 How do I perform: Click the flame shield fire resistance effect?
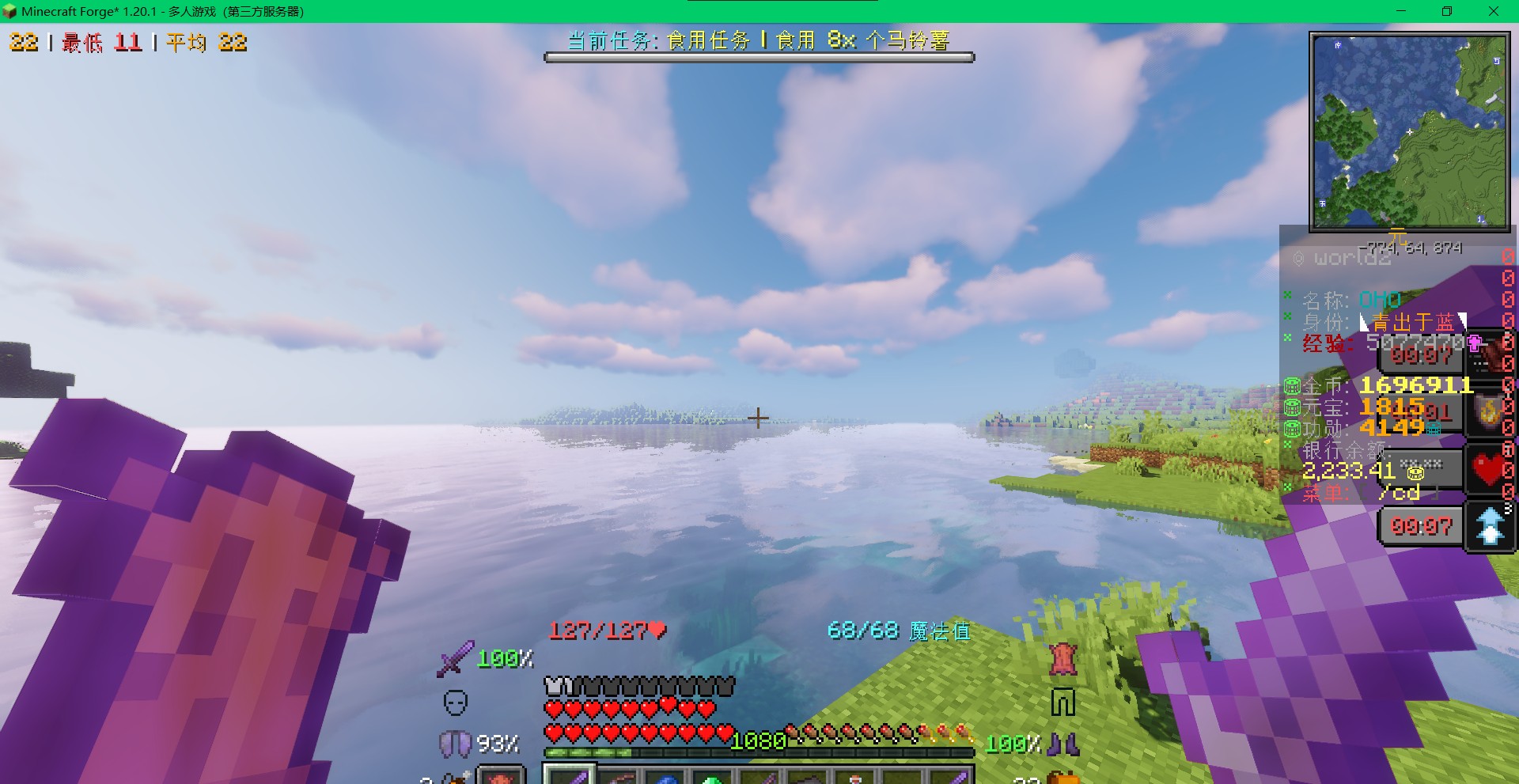coord(1489,412)
